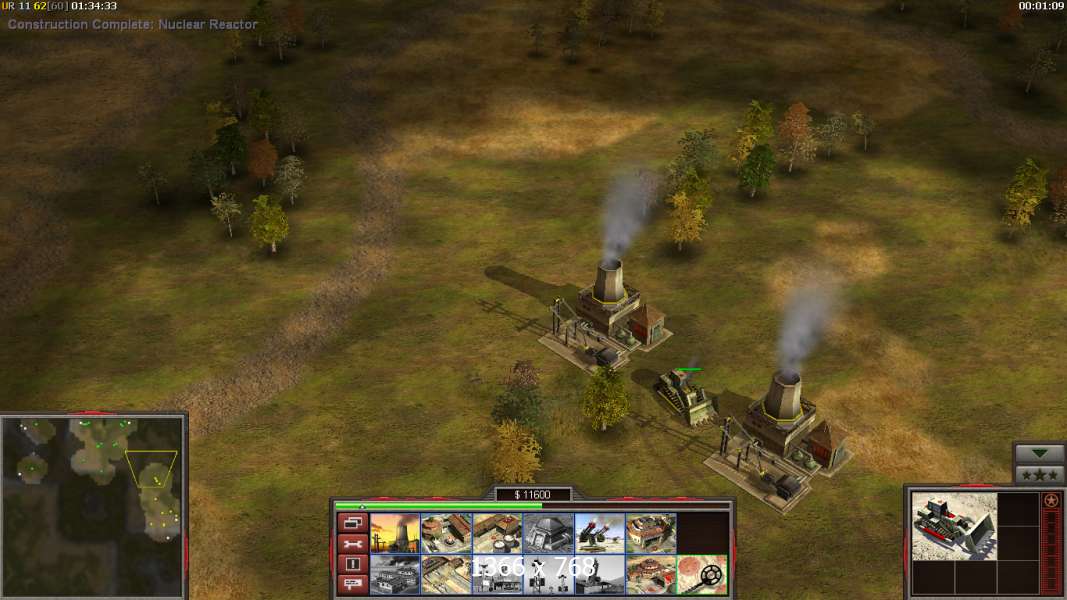1067x600 pixels.
Task: Click the red wrench button
Action: click(x=352, y=544)
